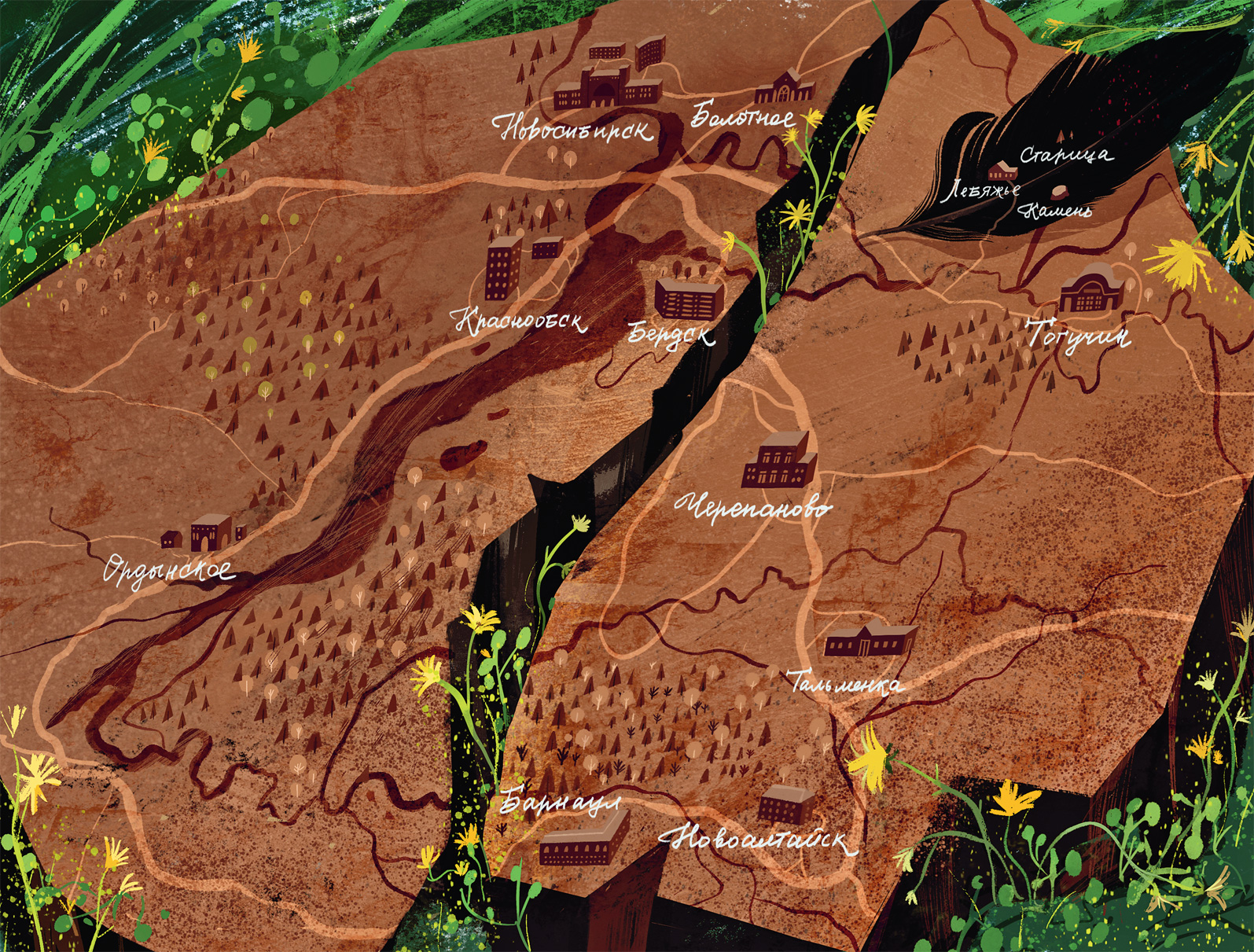The width and height of the screenshot is (1254, 952).
Task: Open the Старица location
Action: point(1066,155)
